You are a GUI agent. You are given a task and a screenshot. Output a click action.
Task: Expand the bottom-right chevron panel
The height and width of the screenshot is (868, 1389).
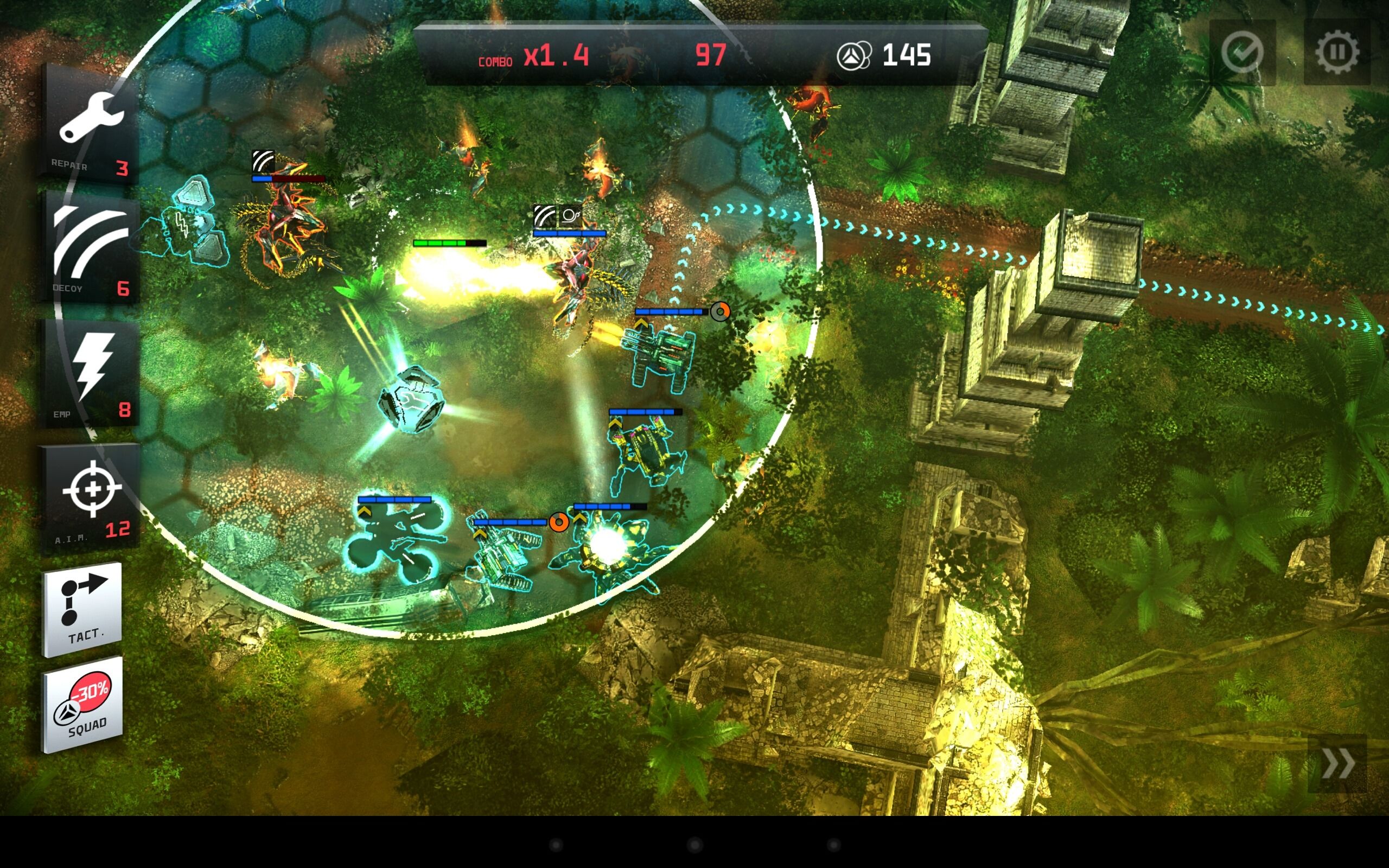tap(1337, 763)
